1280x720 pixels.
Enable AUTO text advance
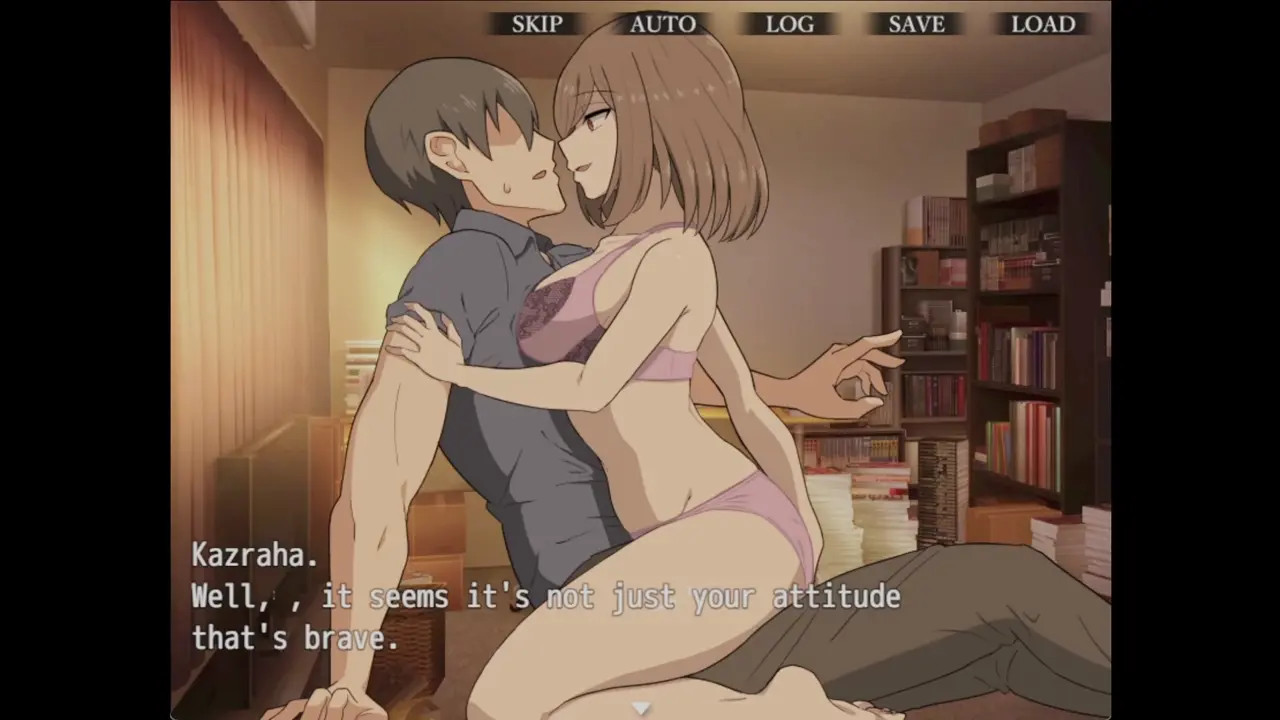coord(663,24)
